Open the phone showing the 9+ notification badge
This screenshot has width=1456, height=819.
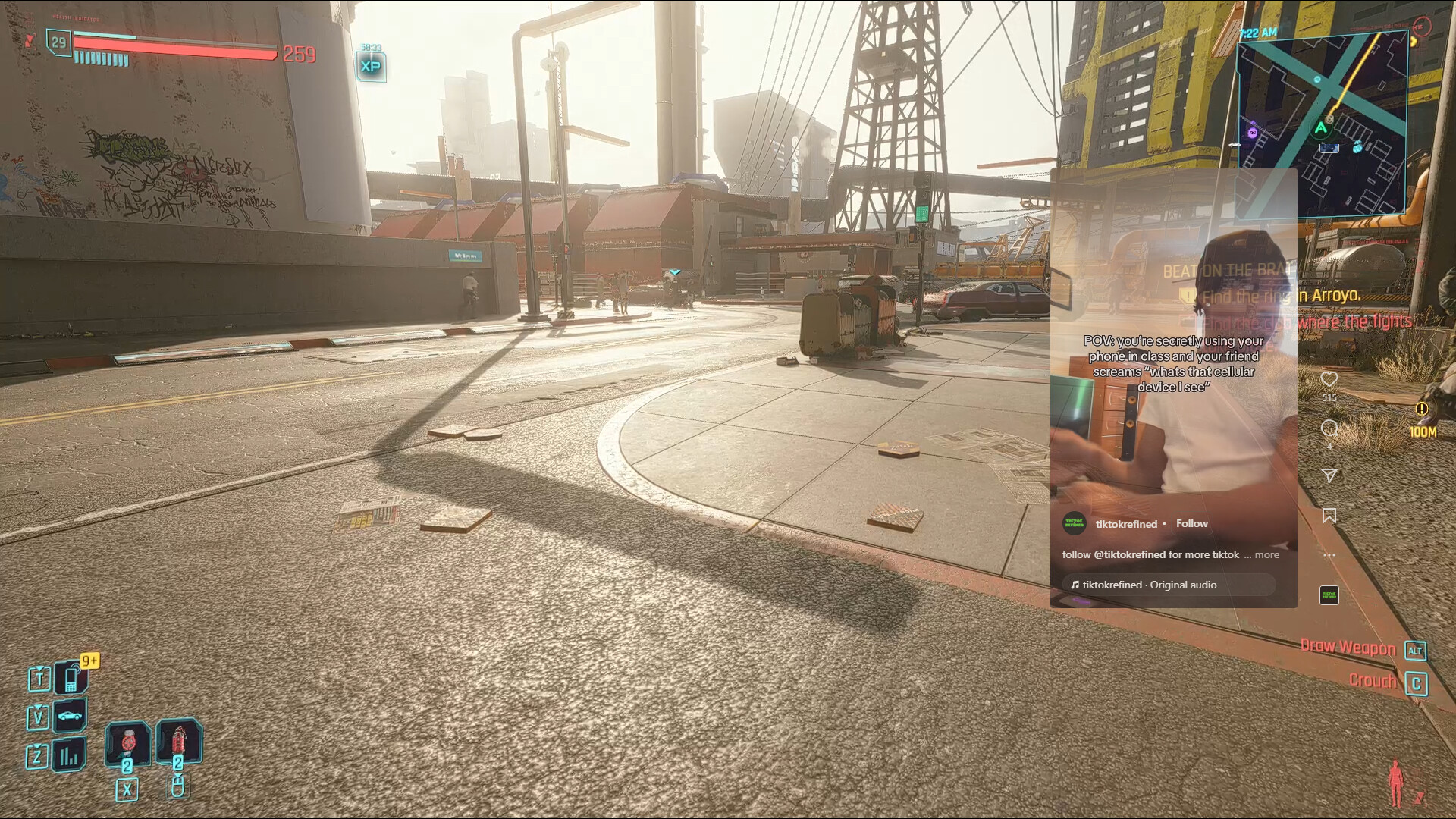click(x=70, y=679)
